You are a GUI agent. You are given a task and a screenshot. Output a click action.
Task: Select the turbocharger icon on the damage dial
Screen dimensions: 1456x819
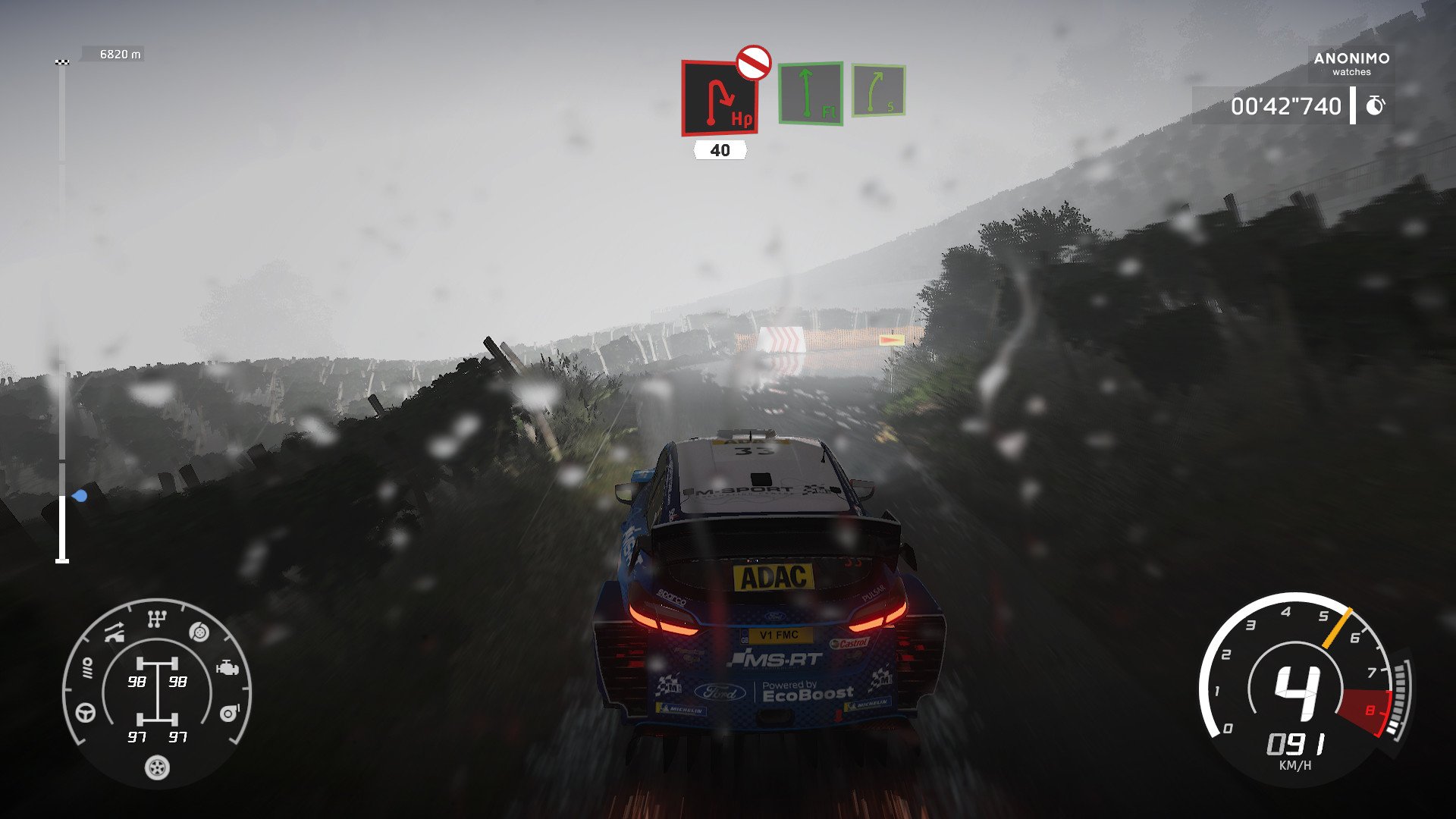click(x=228, y=712)
